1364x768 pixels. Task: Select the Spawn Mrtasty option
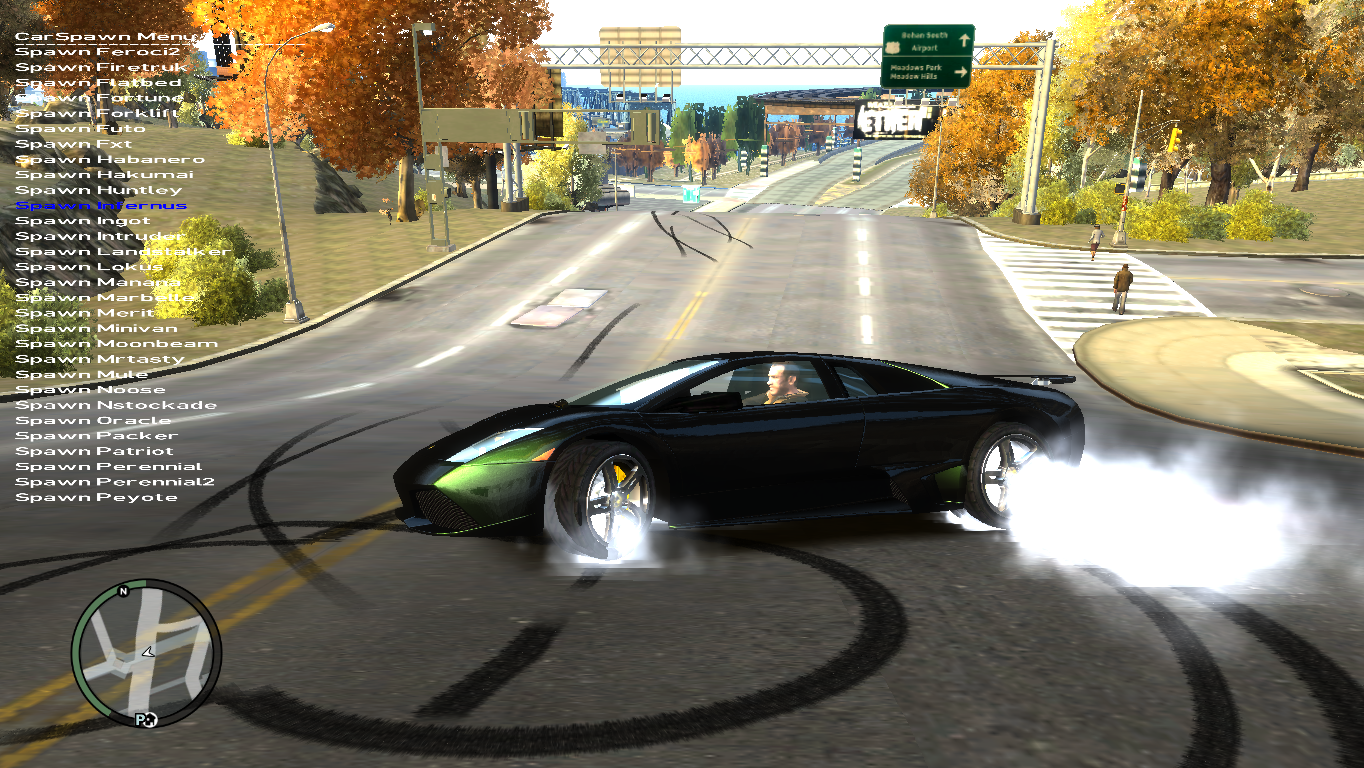tap(100, 359)
